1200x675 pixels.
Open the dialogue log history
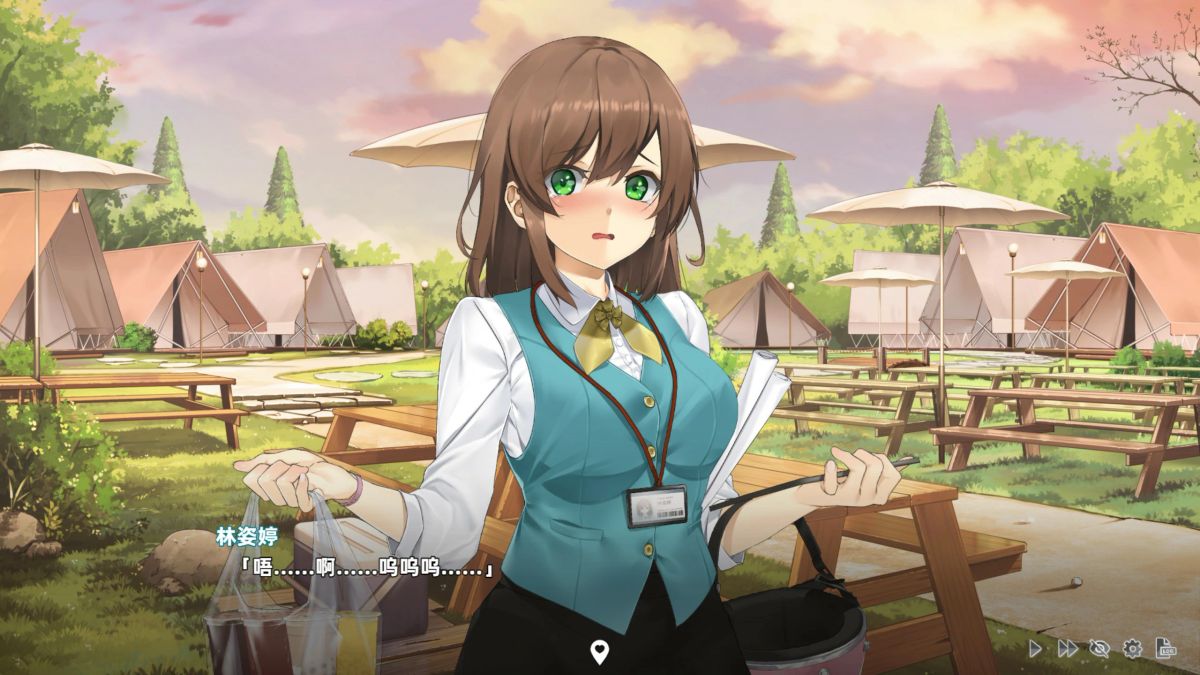tap(1165, 648)
